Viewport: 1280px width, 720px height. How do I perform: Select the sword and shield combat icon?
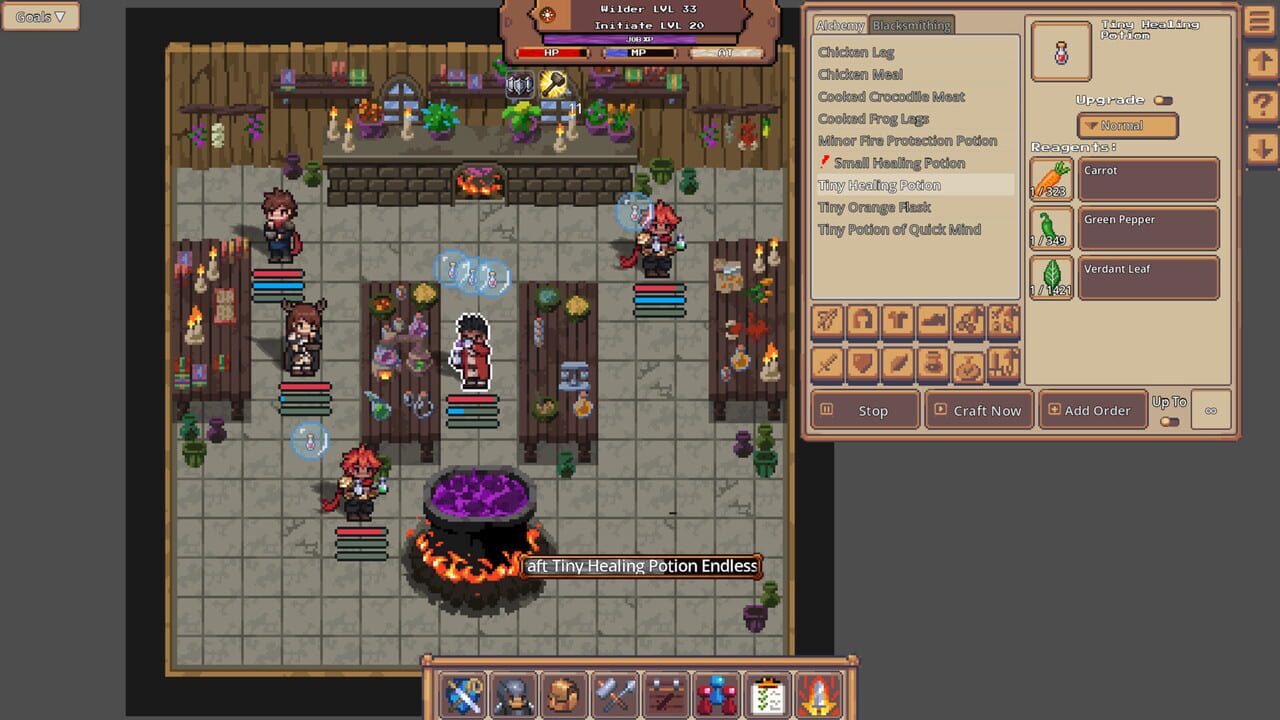[462, 693]
